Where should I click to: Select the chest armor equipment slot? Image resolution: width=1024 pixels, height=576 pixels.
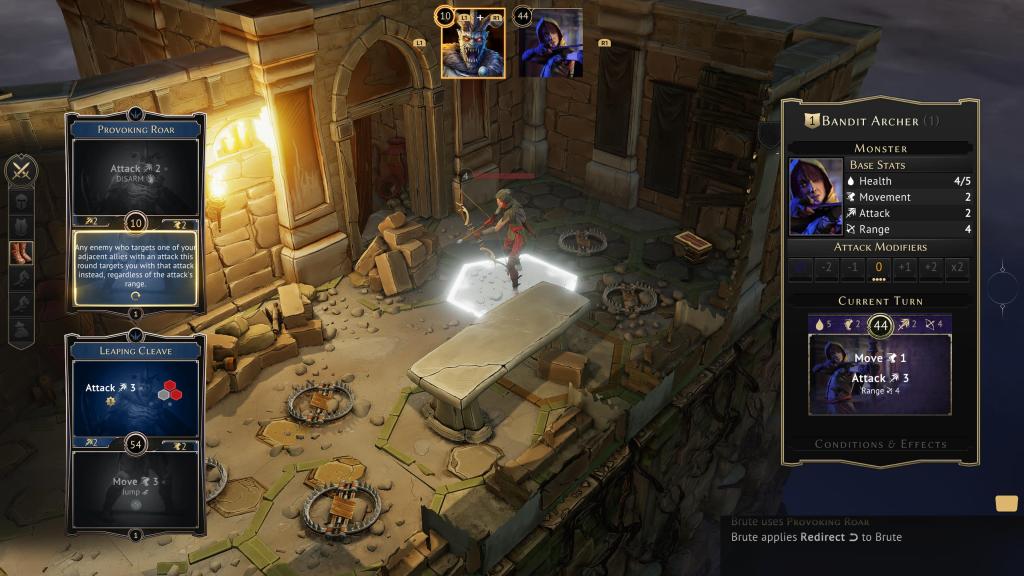(x=21, y=226)
